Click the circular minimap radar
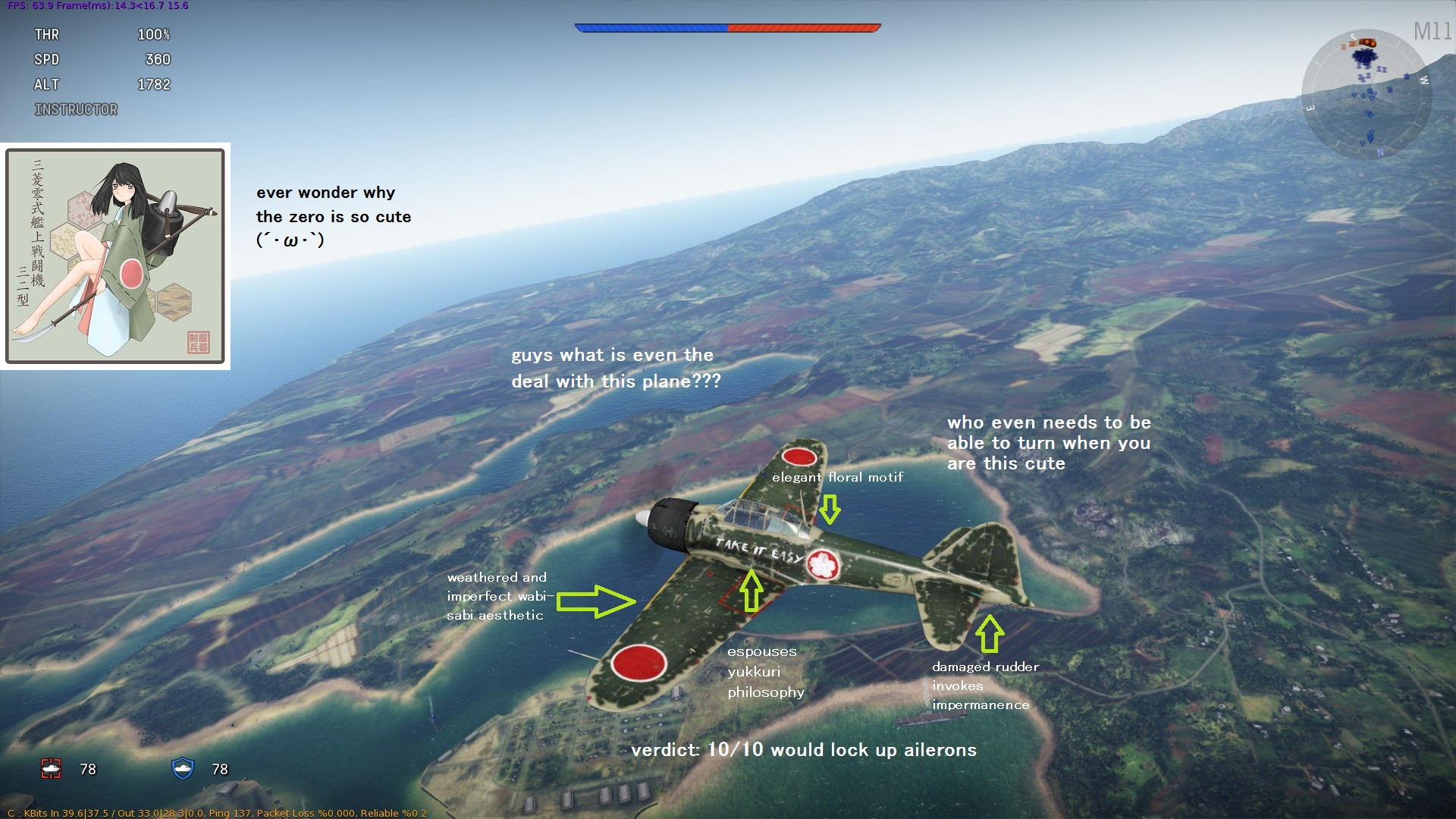This screenshot has width=1456, height=819. coord(1367,94)
